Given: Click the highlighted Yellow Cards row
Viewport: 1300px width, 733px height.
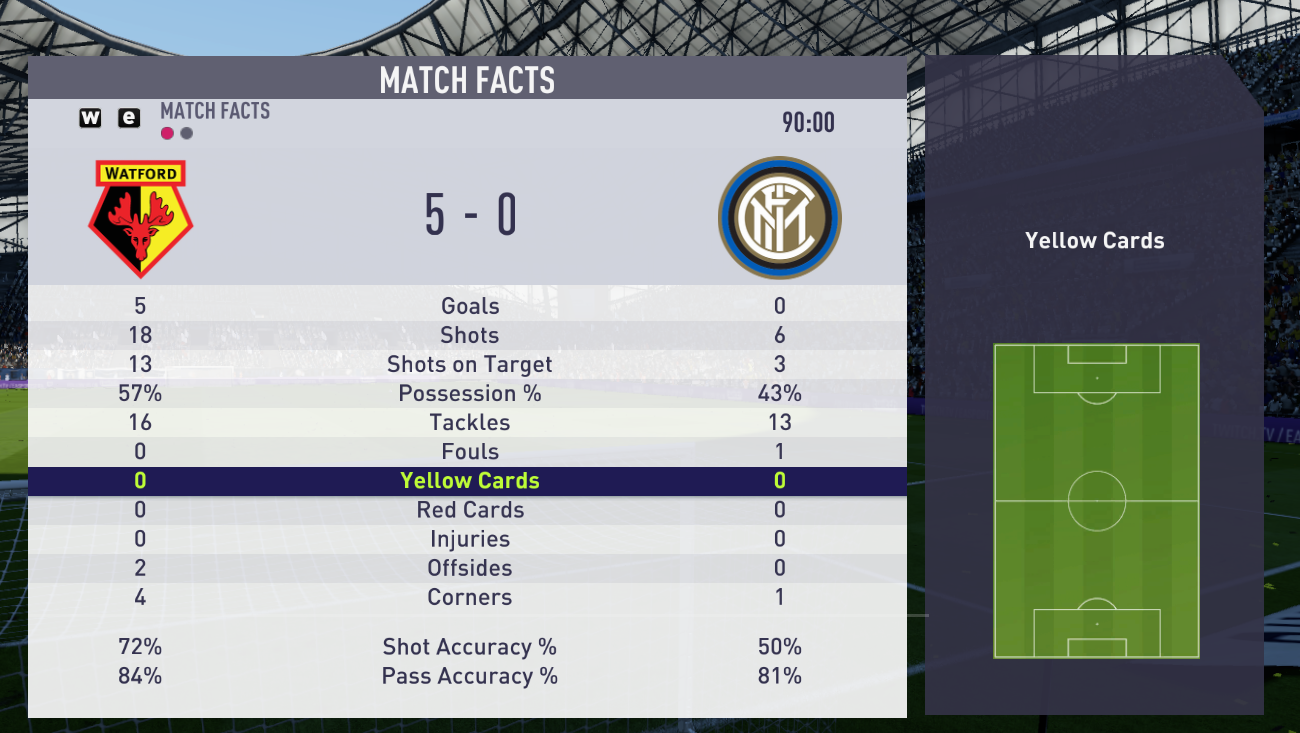Looking at the screenshot, I should 469,481.
